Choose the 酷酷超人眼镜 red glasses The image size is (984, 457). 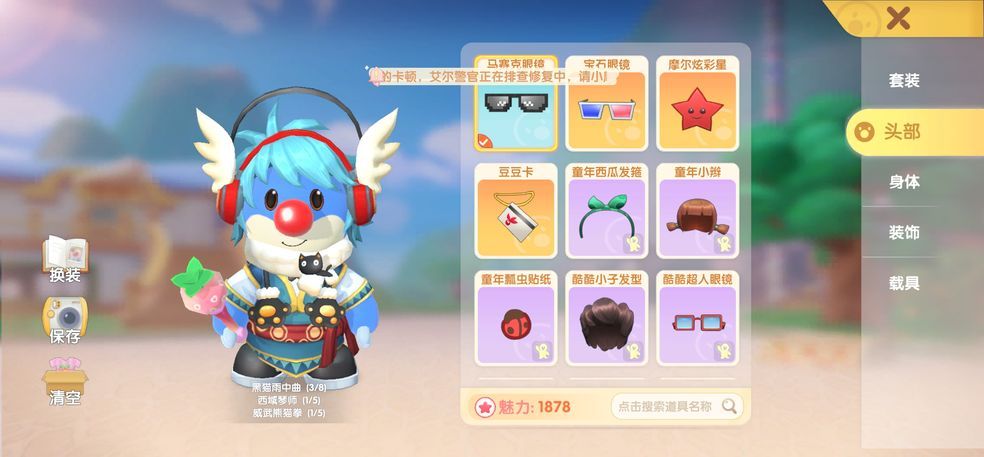coord(697,320)
